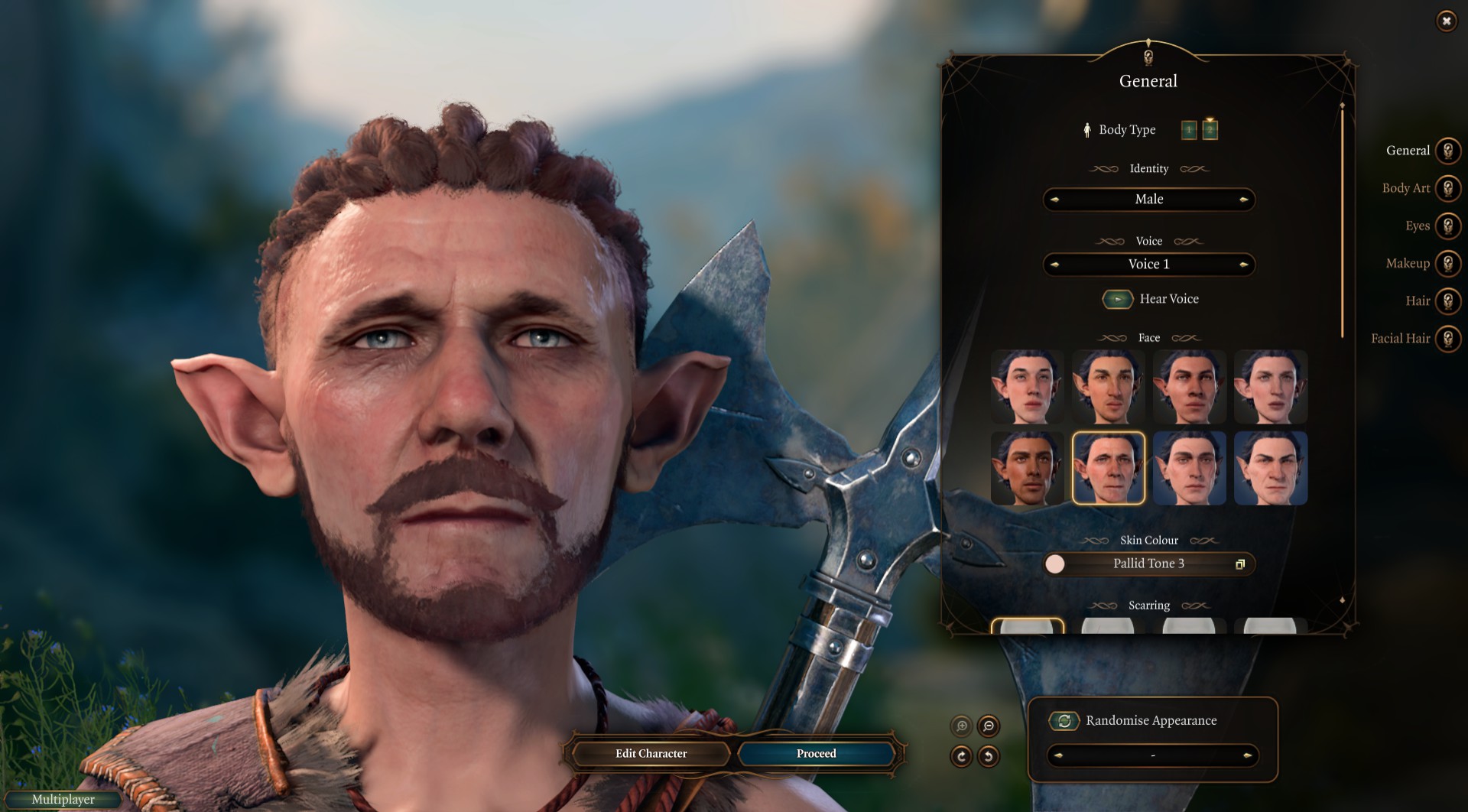Select body type 1 icon
The width and height of the screenshot is (1468, 812).
pos(1189,130)
